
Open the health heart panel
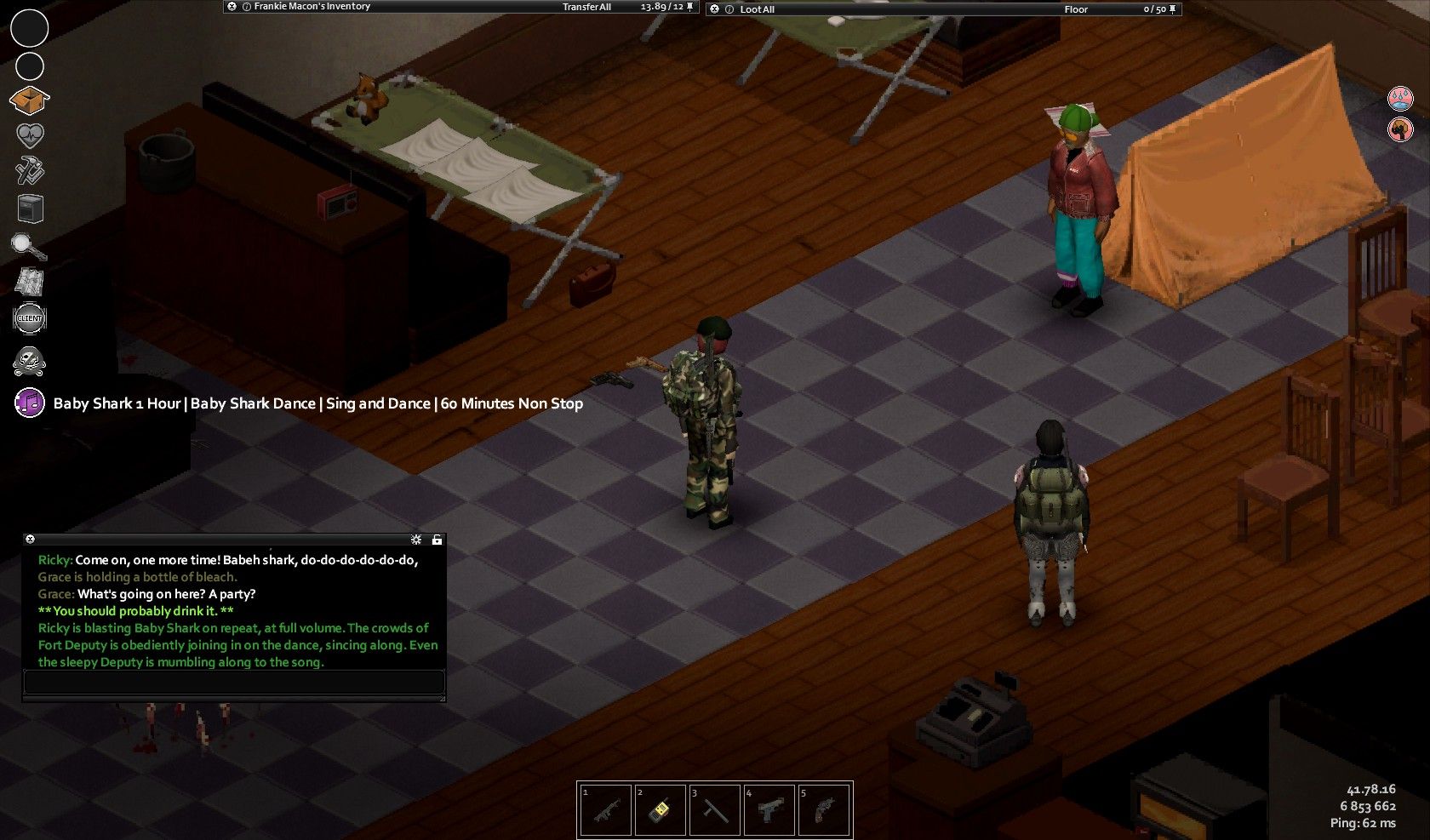click(x=30, y=136)
